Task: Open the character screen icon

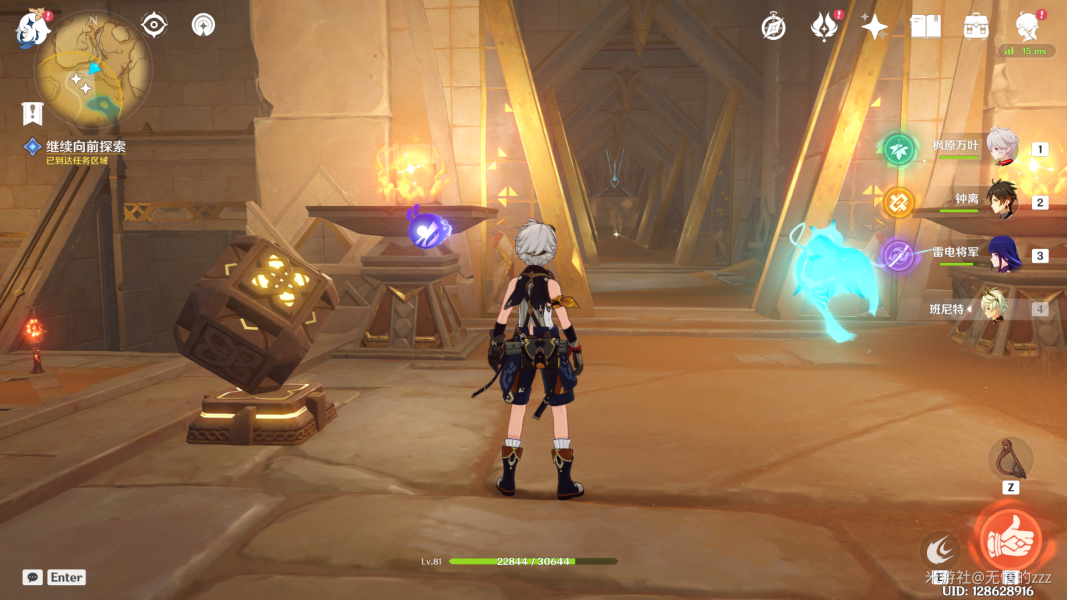Action: coord(1026,27)
